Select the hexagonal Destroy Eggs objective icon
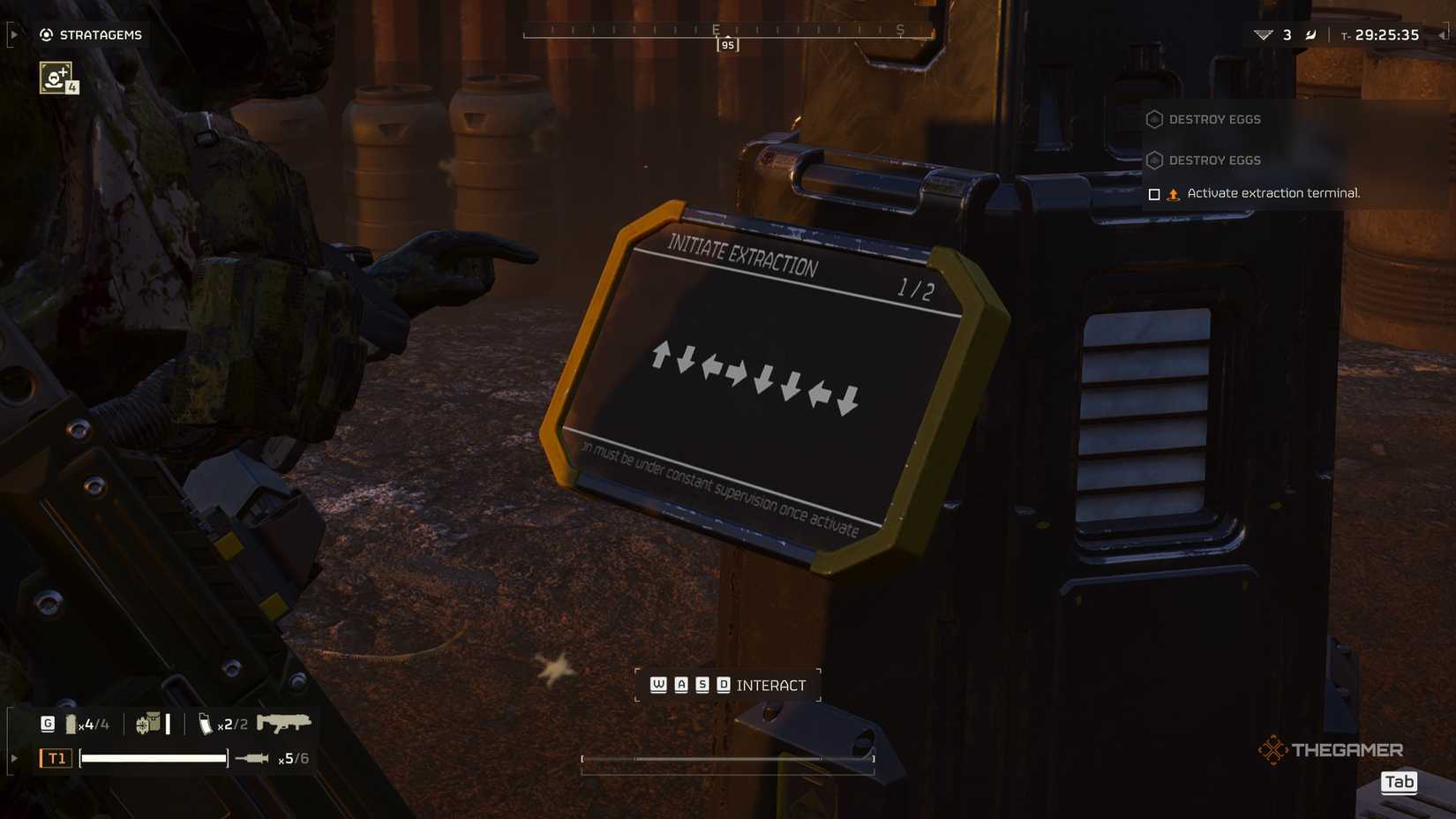This screenshot has width=1456, height=819. coord(1154,119)
